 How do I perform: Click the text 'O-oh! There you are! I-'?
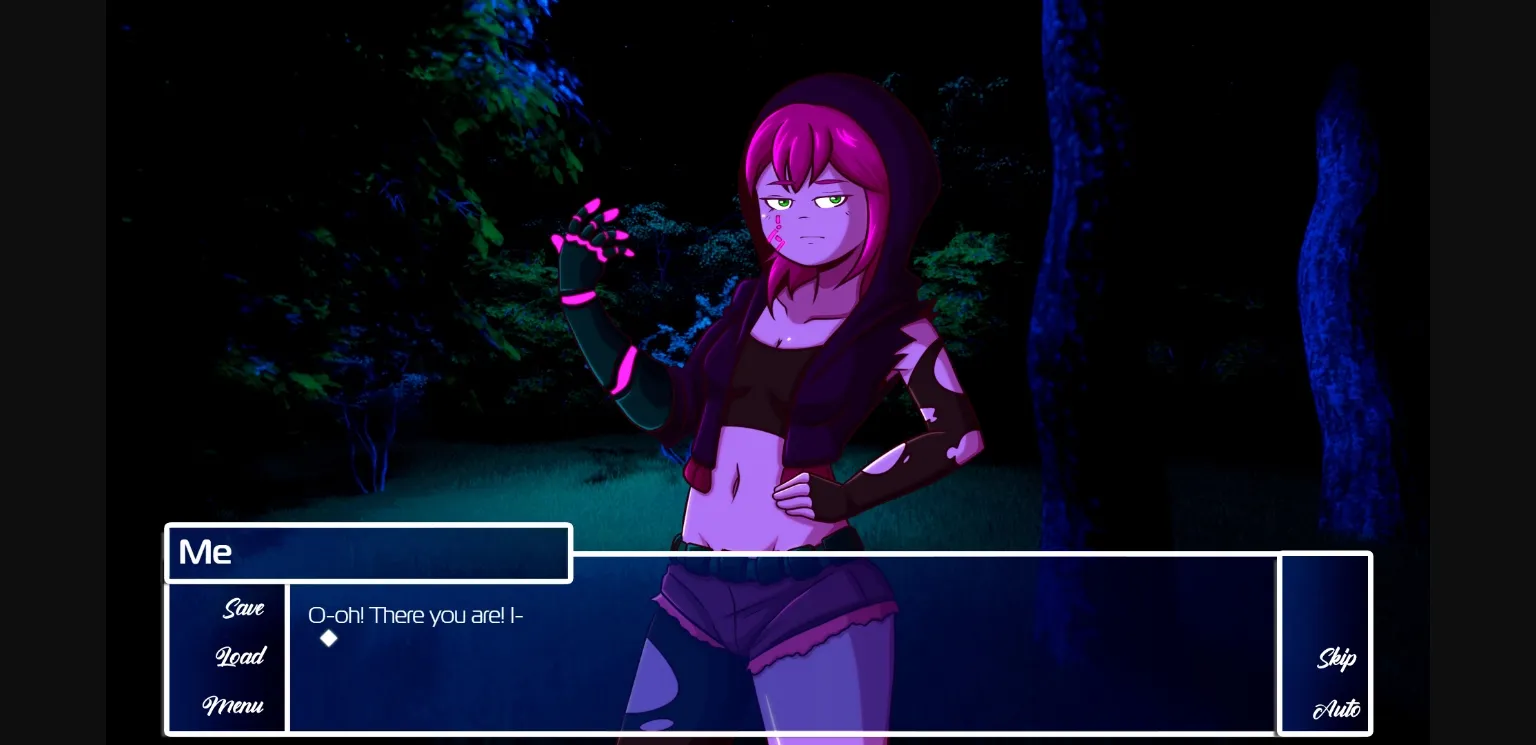(415, 615)
